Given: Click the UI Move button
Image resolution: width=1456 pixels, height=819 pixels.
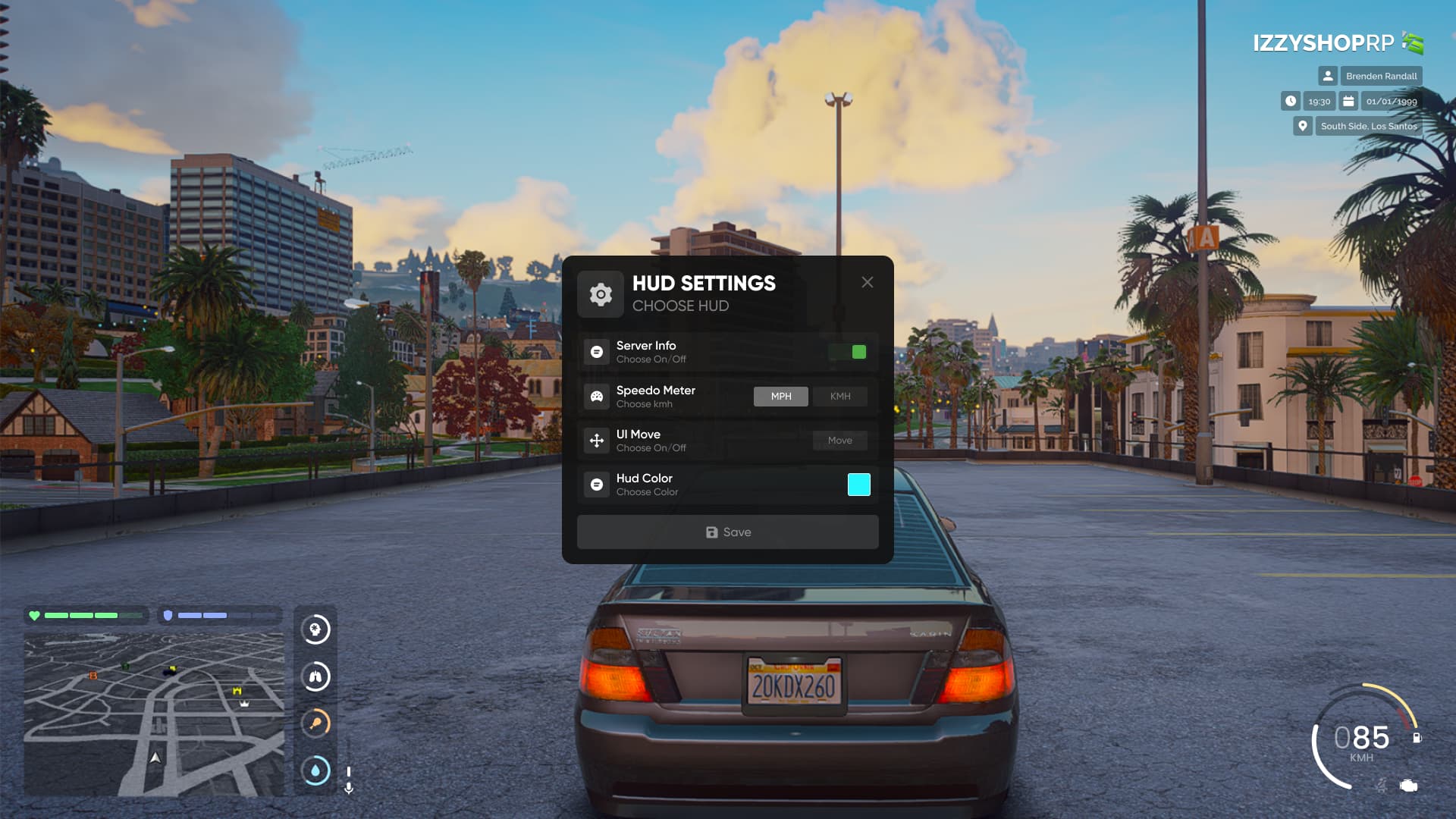Looking at the screenshot, I should click(x=839, y=441).
